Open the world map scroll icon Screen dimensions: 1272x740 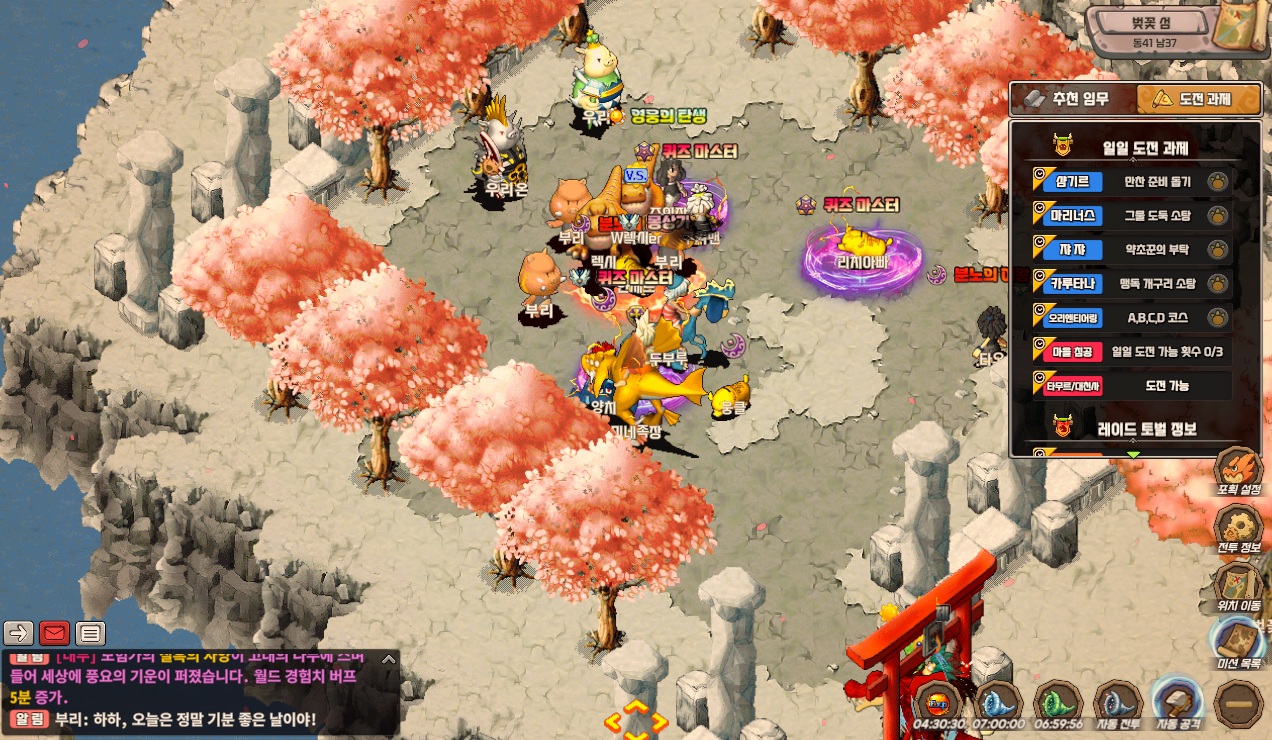1238,27
